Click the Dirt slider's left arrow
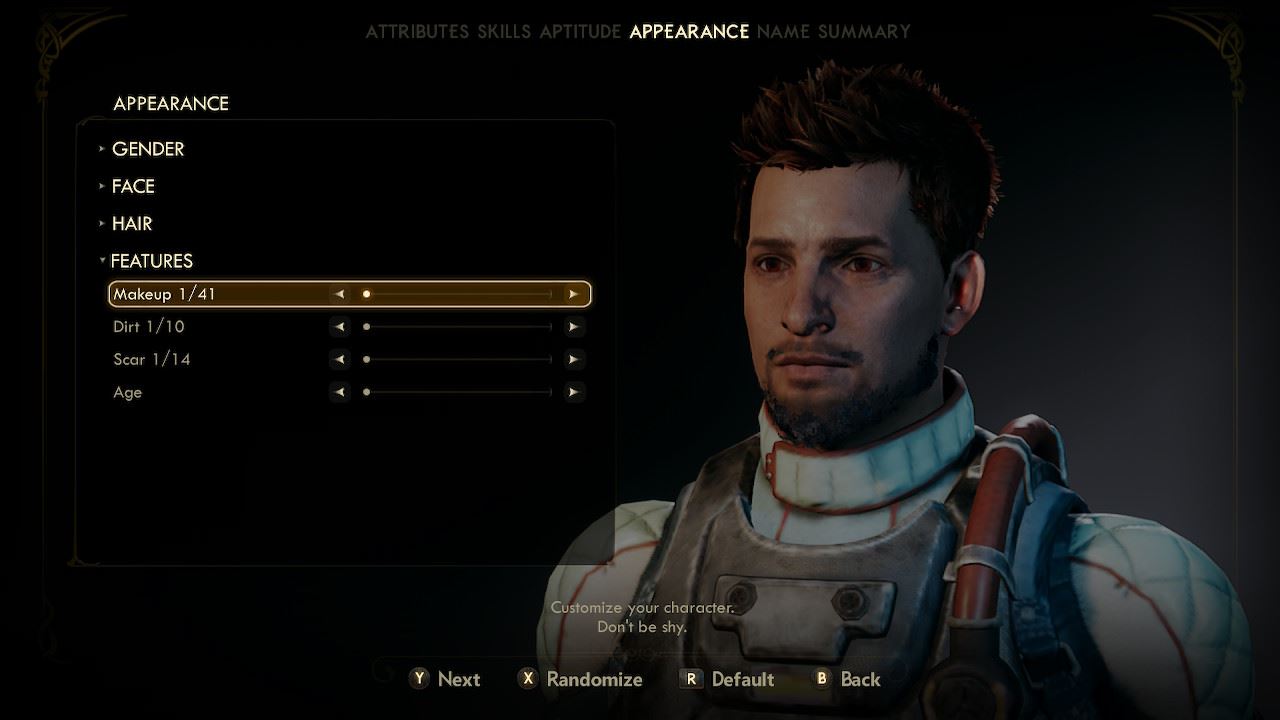Screen dimensions: 1280x720 (x=340, y=327)
